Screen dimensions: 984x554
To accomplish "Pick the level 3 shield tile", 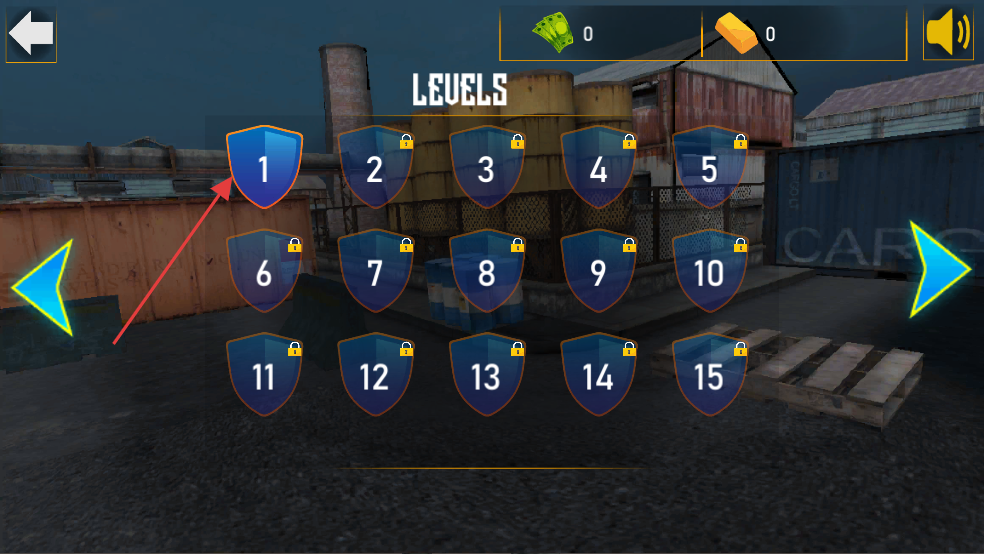I will point(486,168).
